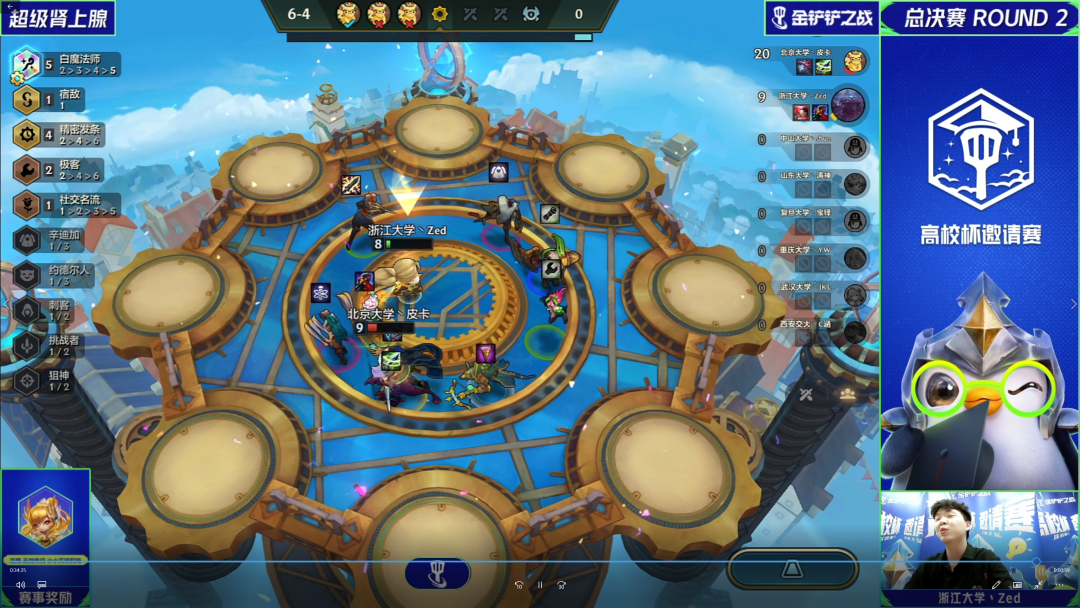Click the gear icon in the stage tracker
This screenshot has width=1080, height=608.
pyautogui.click(x=439, y=14)
